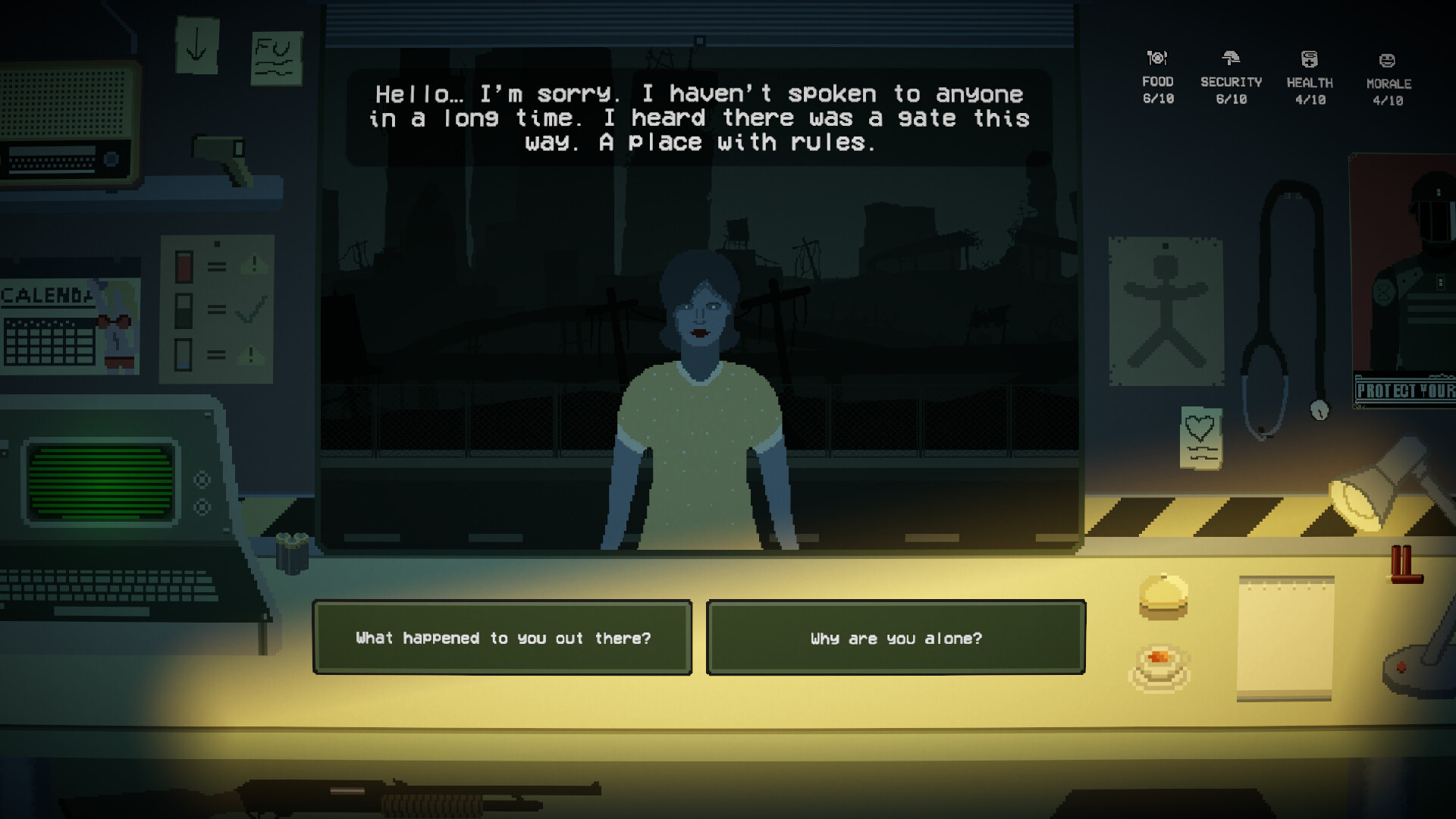The image size is (1456, 819).
Task: Click the Security helmet stat icon
Action: coord(1232,57)
